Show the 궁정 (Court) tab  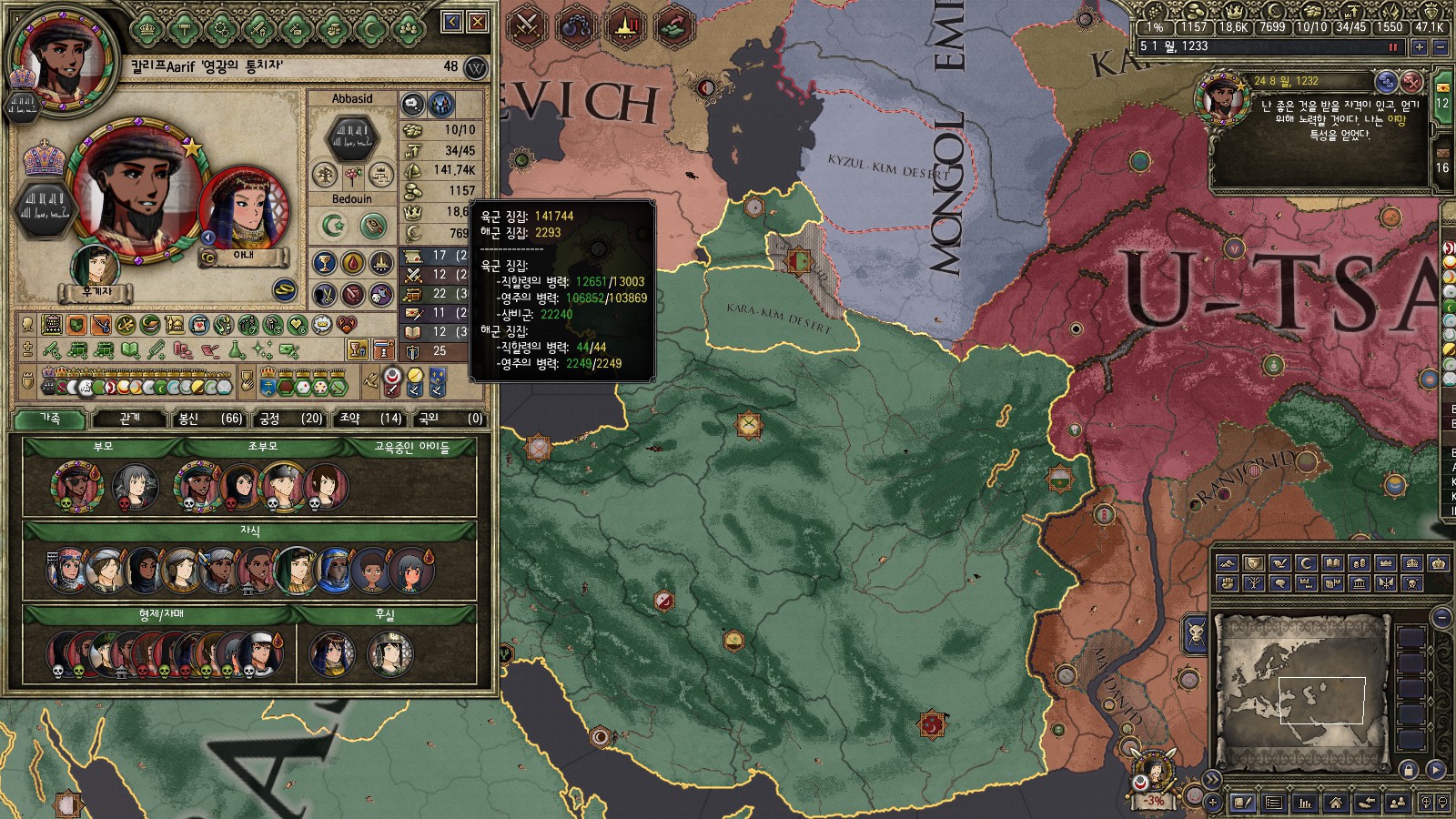289,418
